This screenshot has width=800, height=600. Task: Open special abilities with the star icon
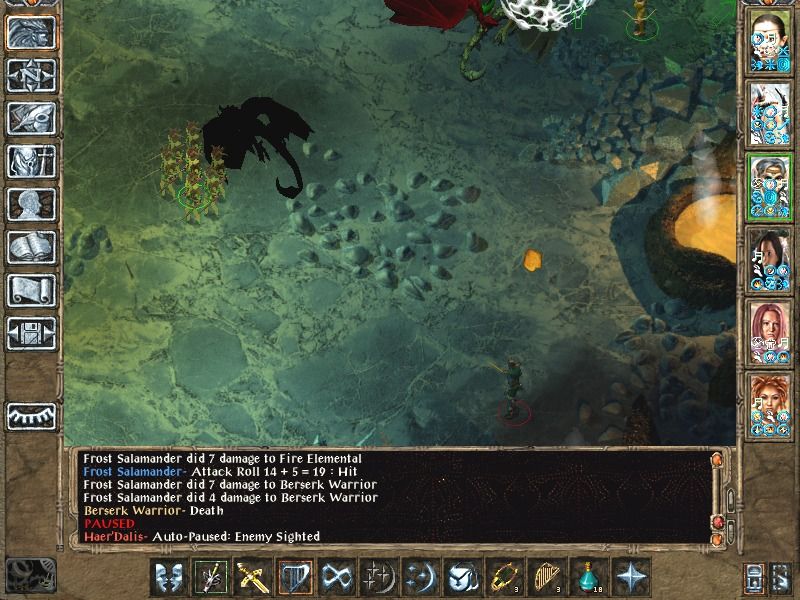631,577
